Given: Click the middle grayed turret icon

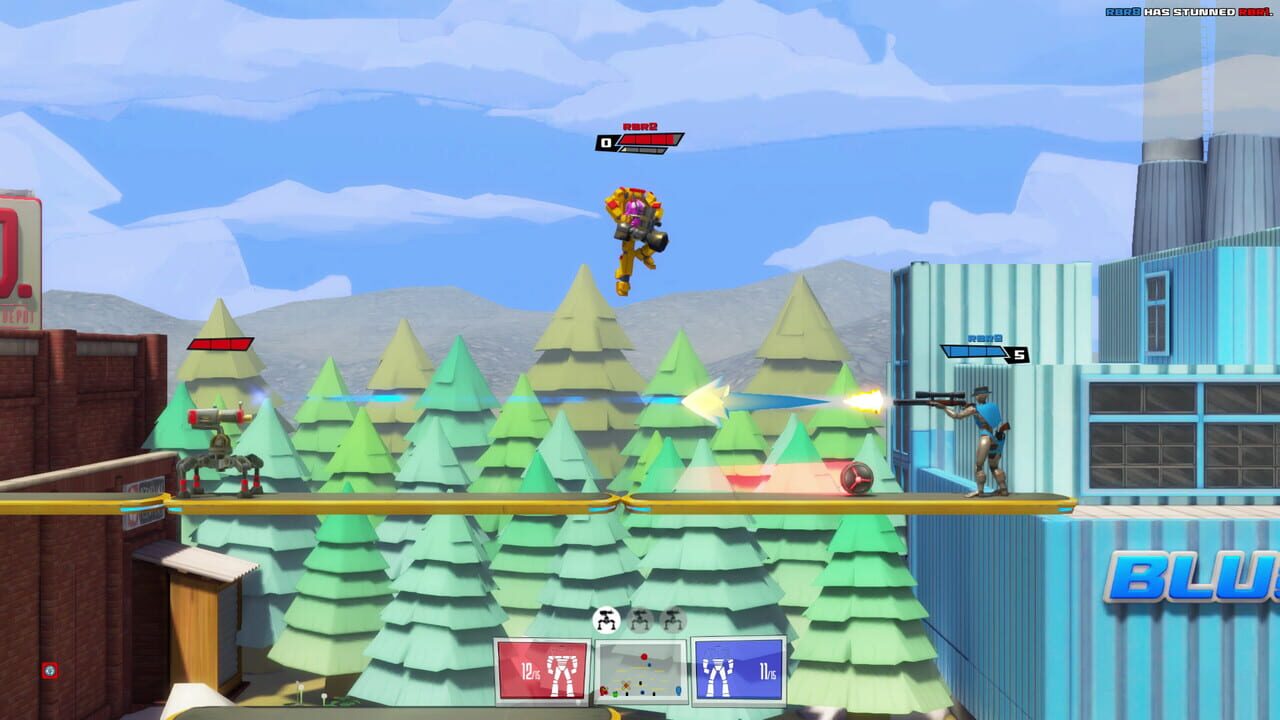Looking at the screenshot, I should [x=638, y=621].
